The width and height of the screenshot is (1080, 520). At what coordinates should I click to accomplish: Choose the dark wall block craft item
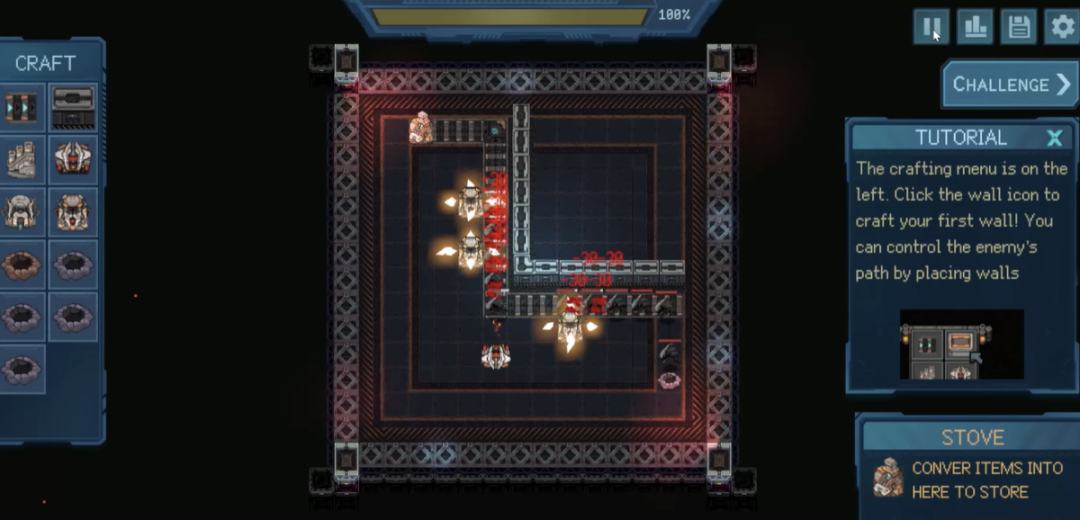point(73,107)
